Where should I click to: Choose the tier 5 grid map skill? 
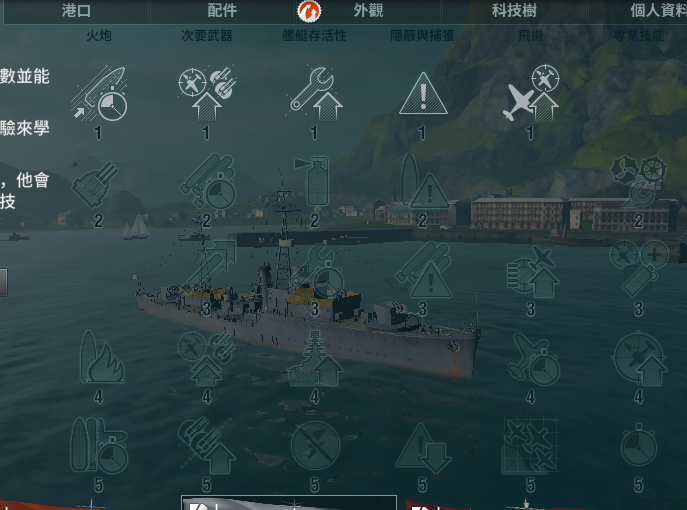click(x=530, y=446)
